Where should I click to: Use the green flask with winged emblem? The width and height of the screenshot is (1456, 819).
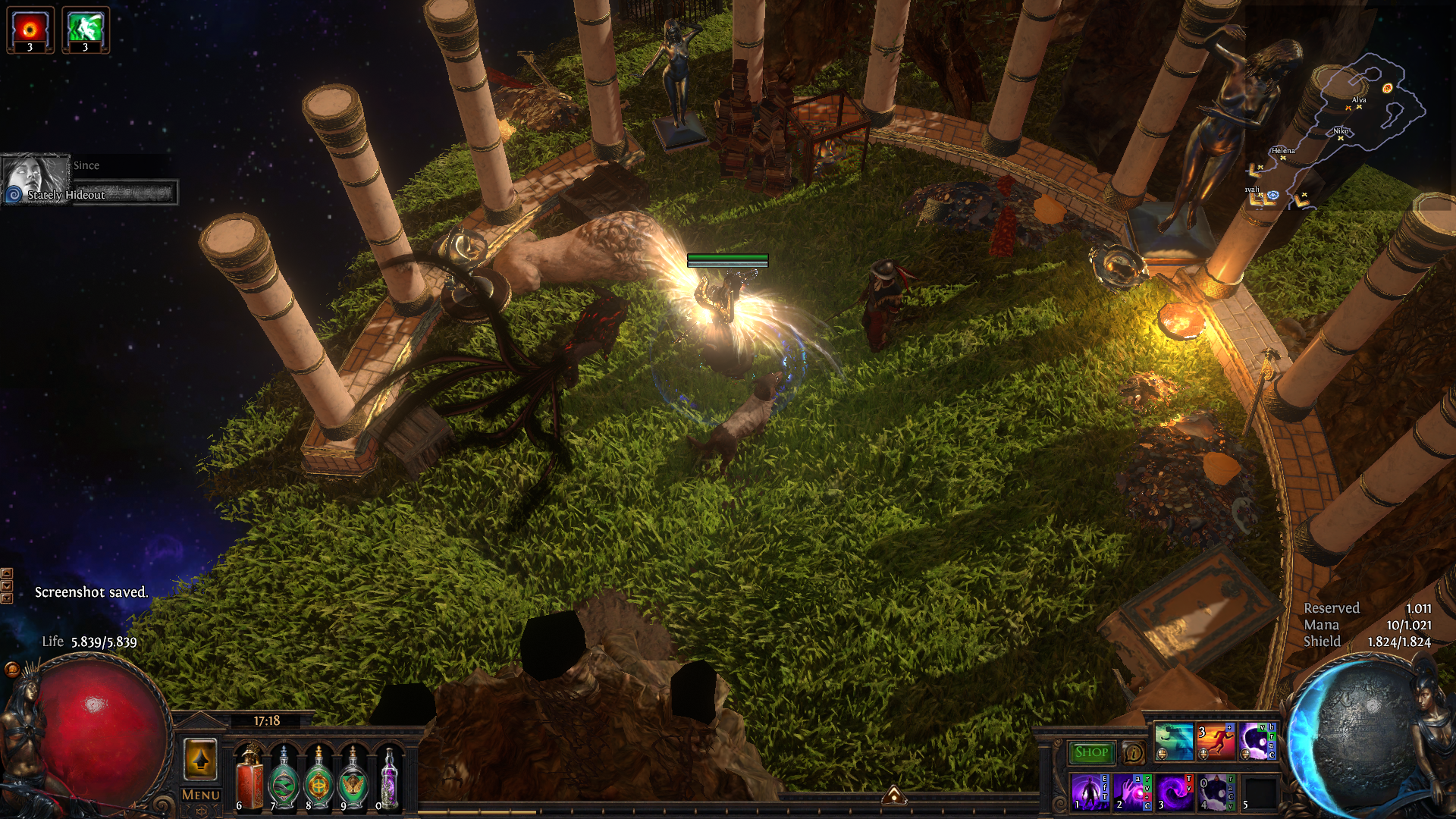point(353,779)
